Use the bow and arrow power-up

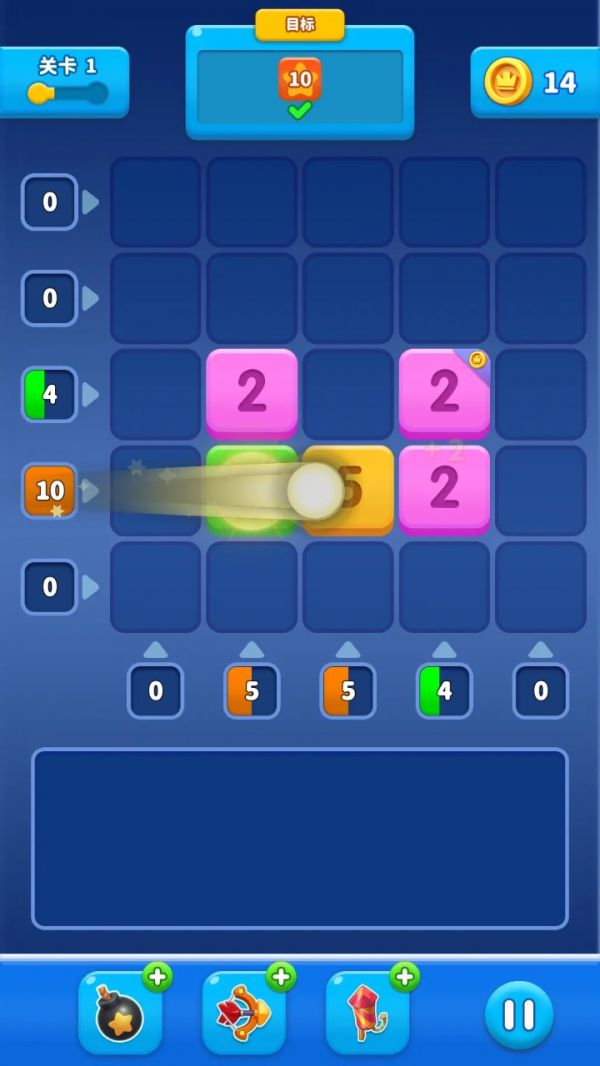tap(245, 1015)
